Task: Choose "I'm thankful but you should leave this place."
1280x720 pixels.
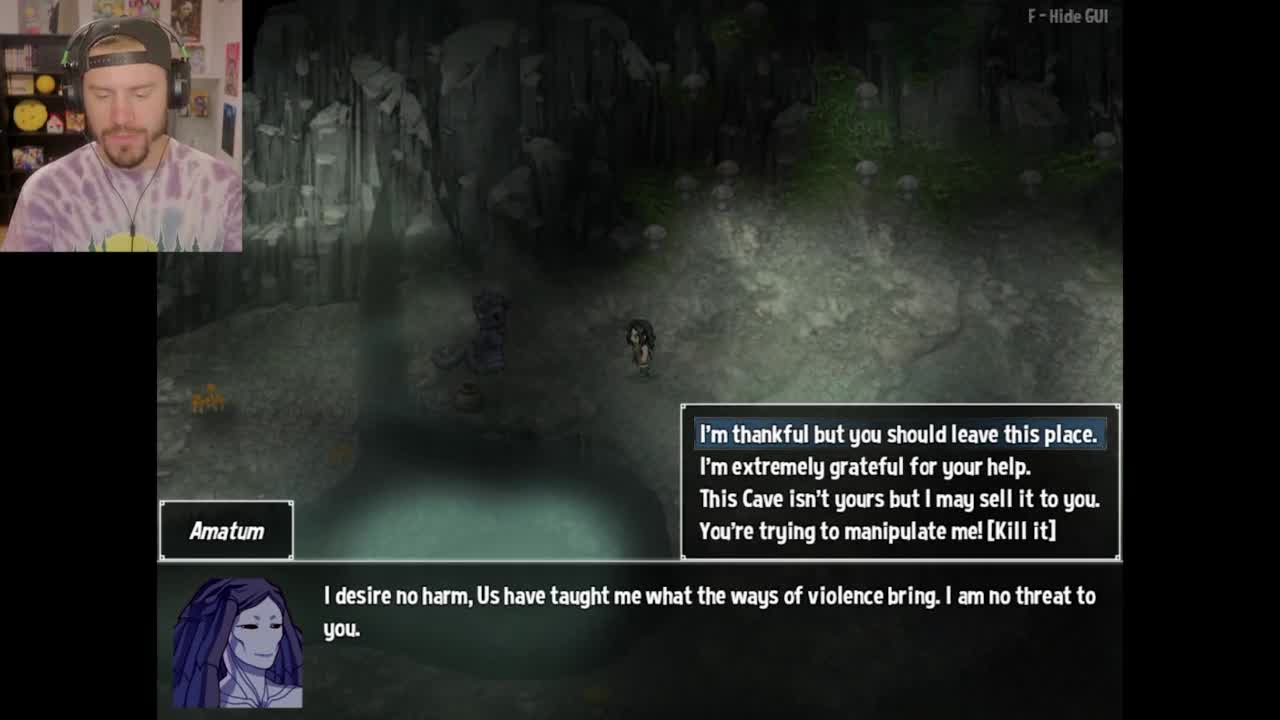Action: pos(898,435)
